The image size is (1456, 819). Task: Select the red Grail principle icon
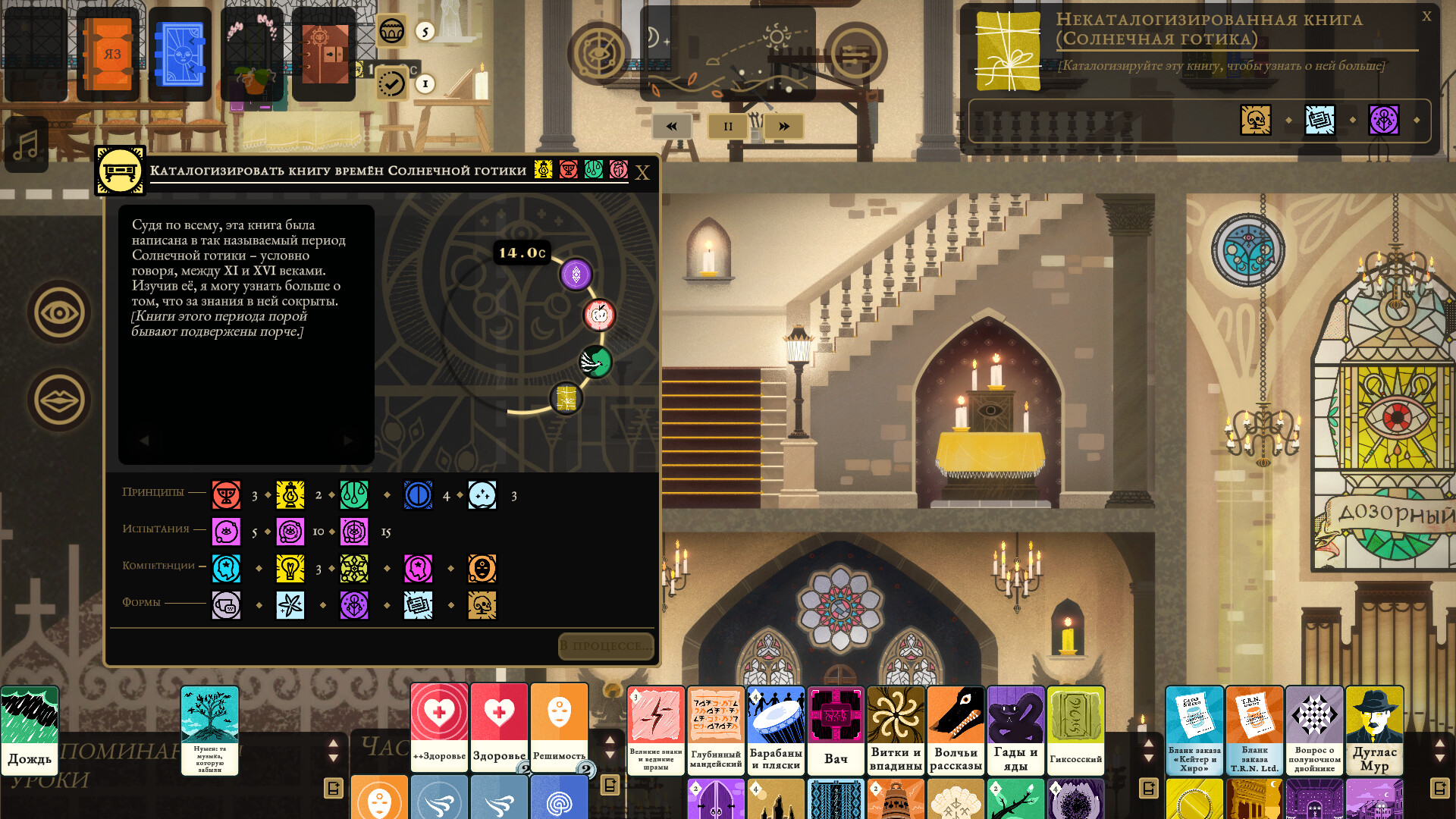click(x=226, y=494)
